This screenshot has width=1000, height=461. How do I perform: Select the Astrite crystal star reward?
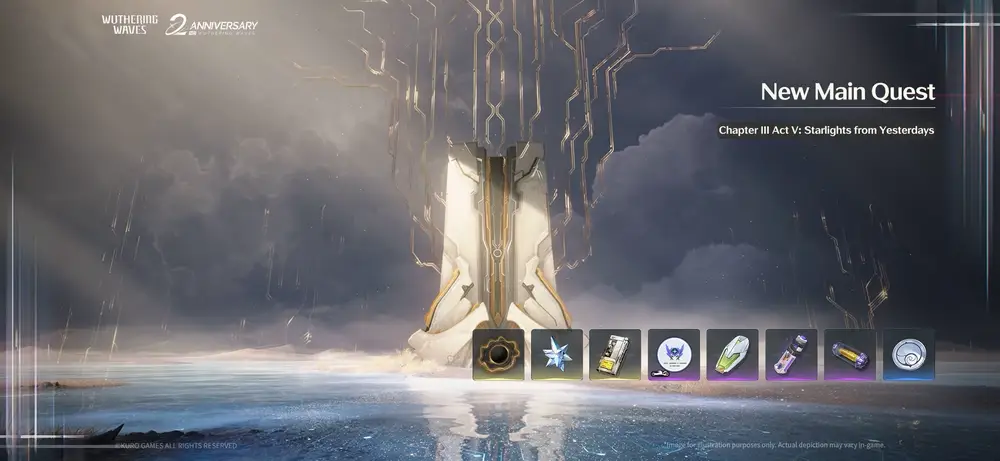point(556,354)
